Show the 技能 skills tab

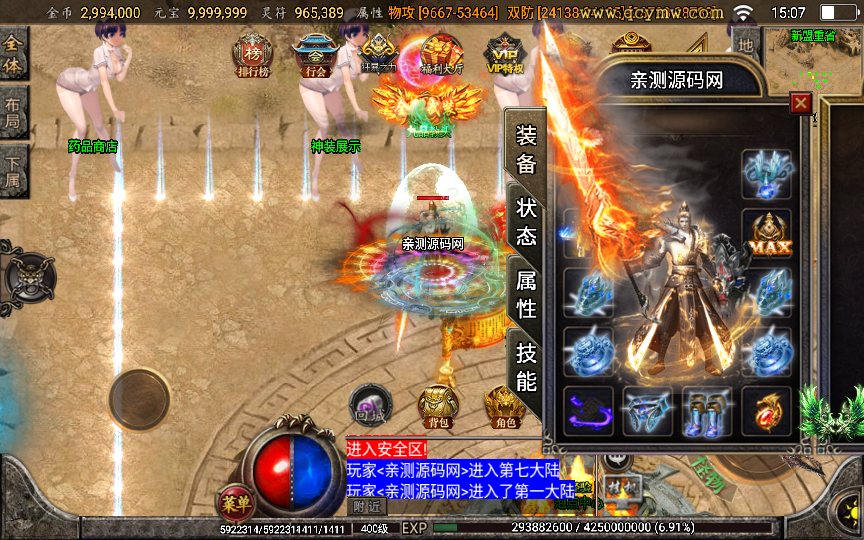526,366
